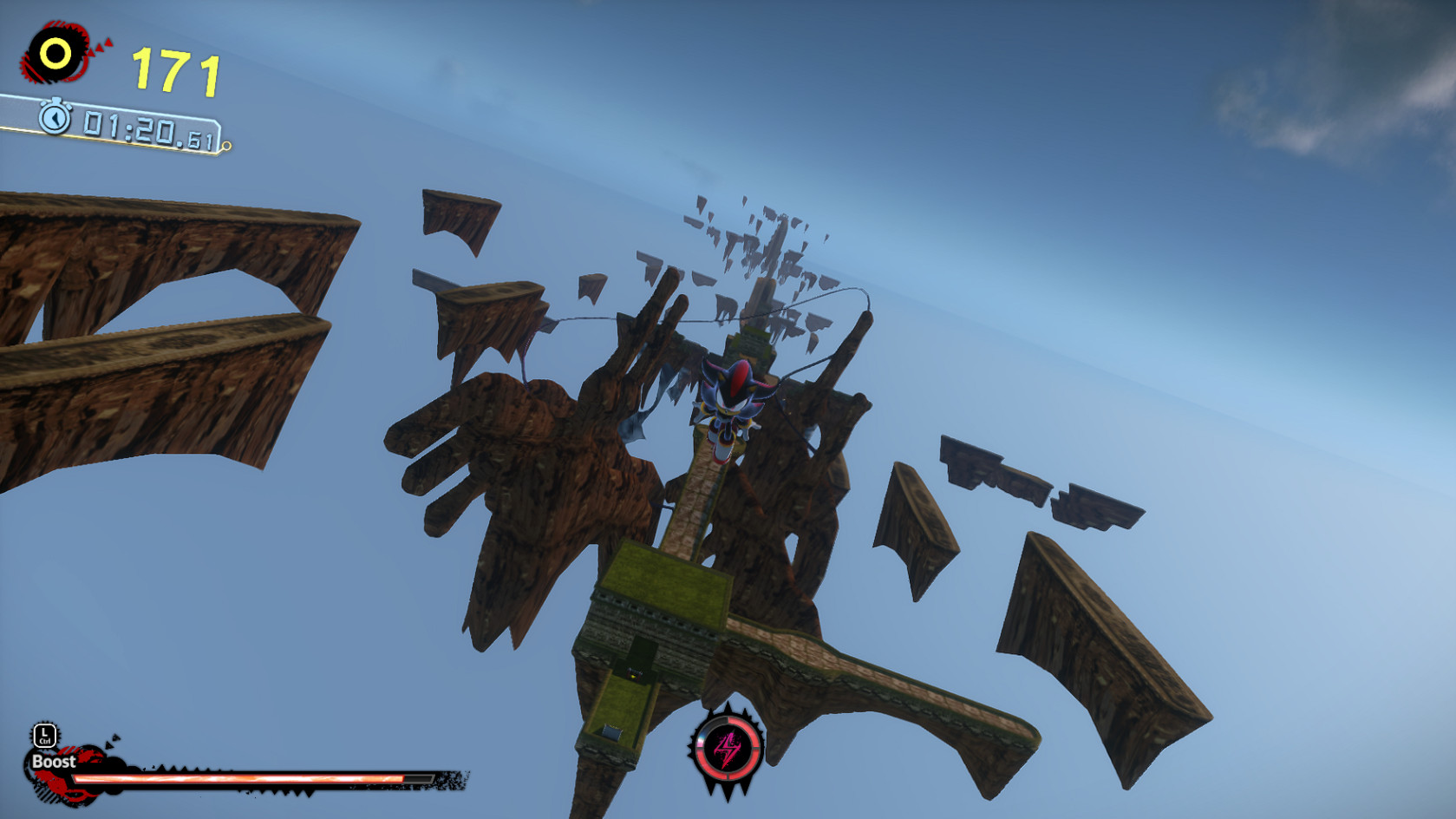This screenshot has height=819, width=1456.
Task: Click the yellow ring symbol in the HUD
Action: [54, 50]
